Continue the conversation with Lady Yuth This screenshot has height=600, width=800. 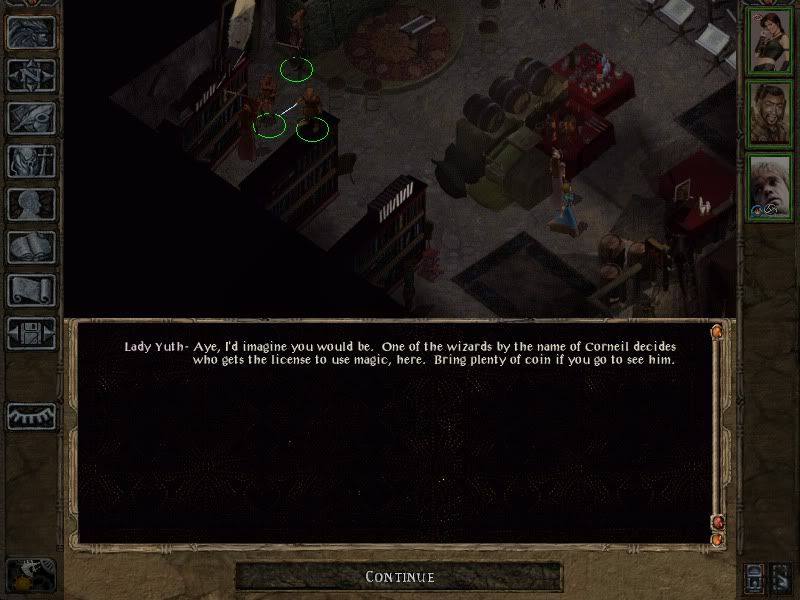[399, 576]
